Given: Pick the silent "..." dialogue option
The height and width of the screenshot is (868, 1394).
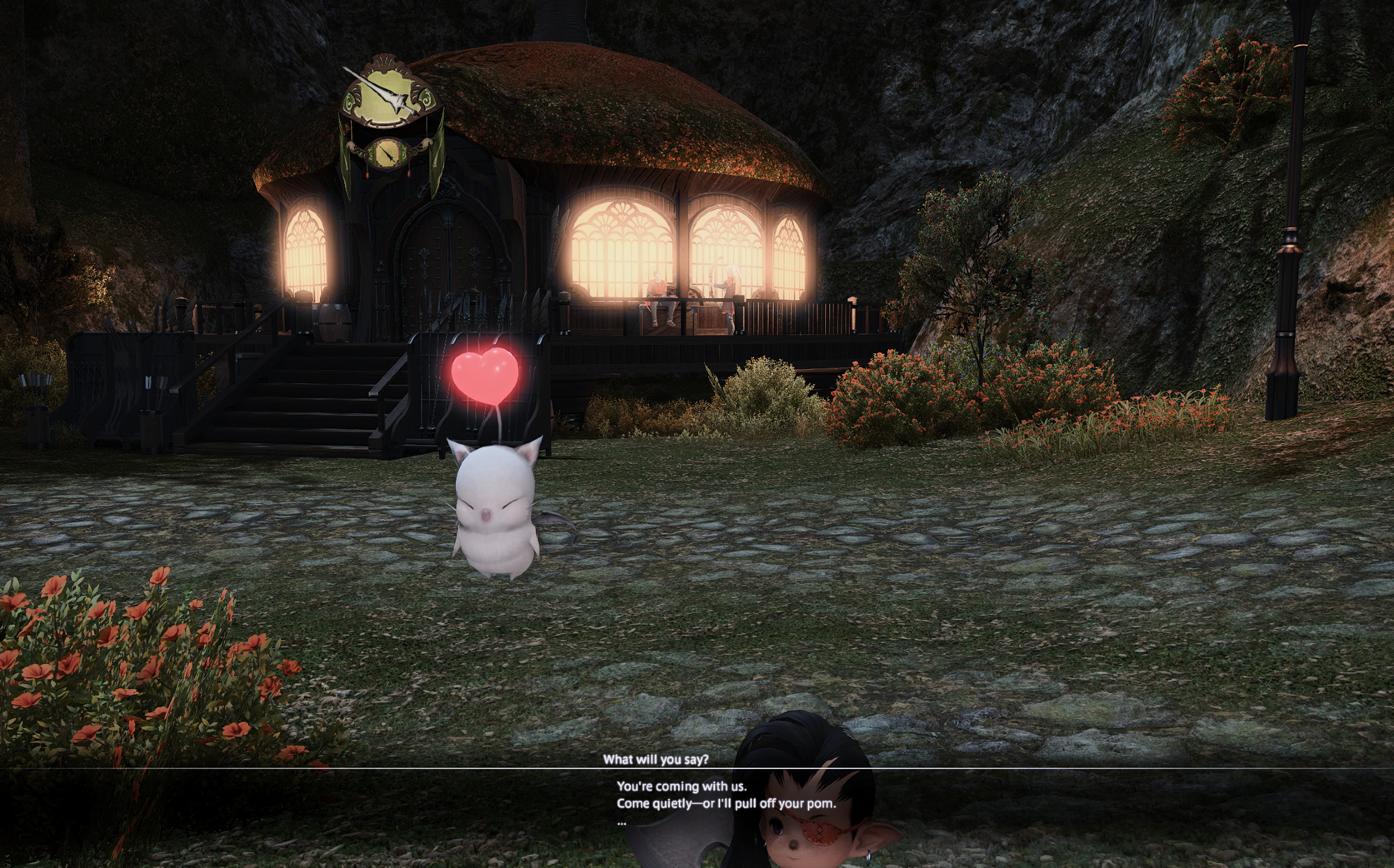Looking at the screenshot, I should 622,821.
